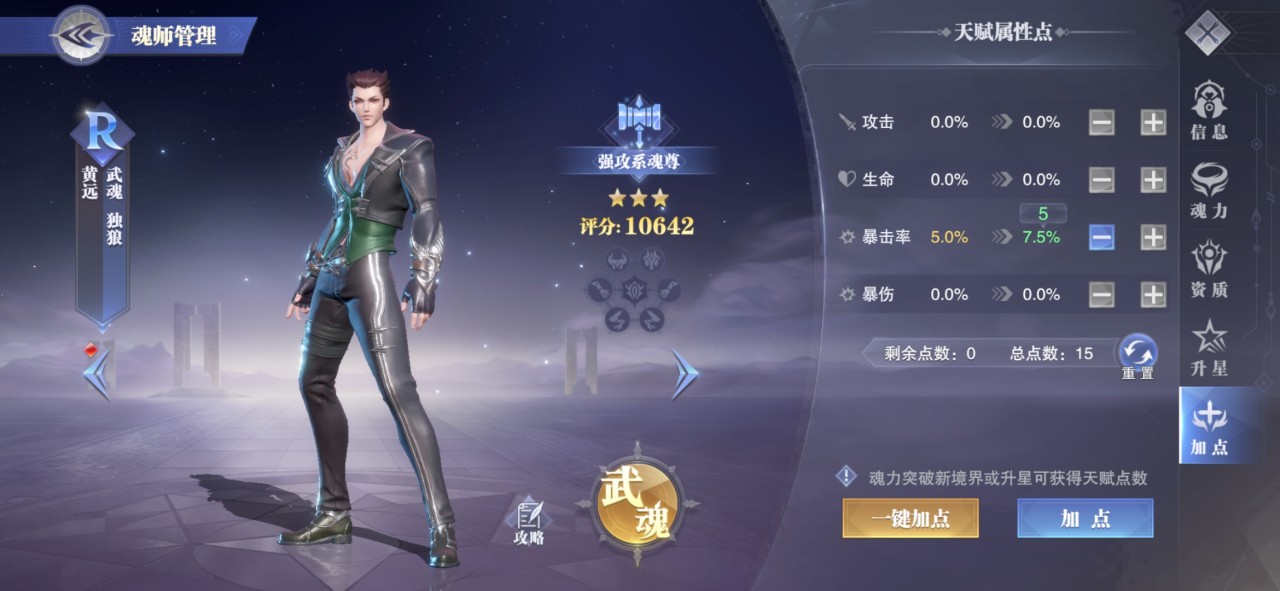Screen dimensions: 1280x591
Task: Open the 升星 tab
Action: coord(1208,348)
